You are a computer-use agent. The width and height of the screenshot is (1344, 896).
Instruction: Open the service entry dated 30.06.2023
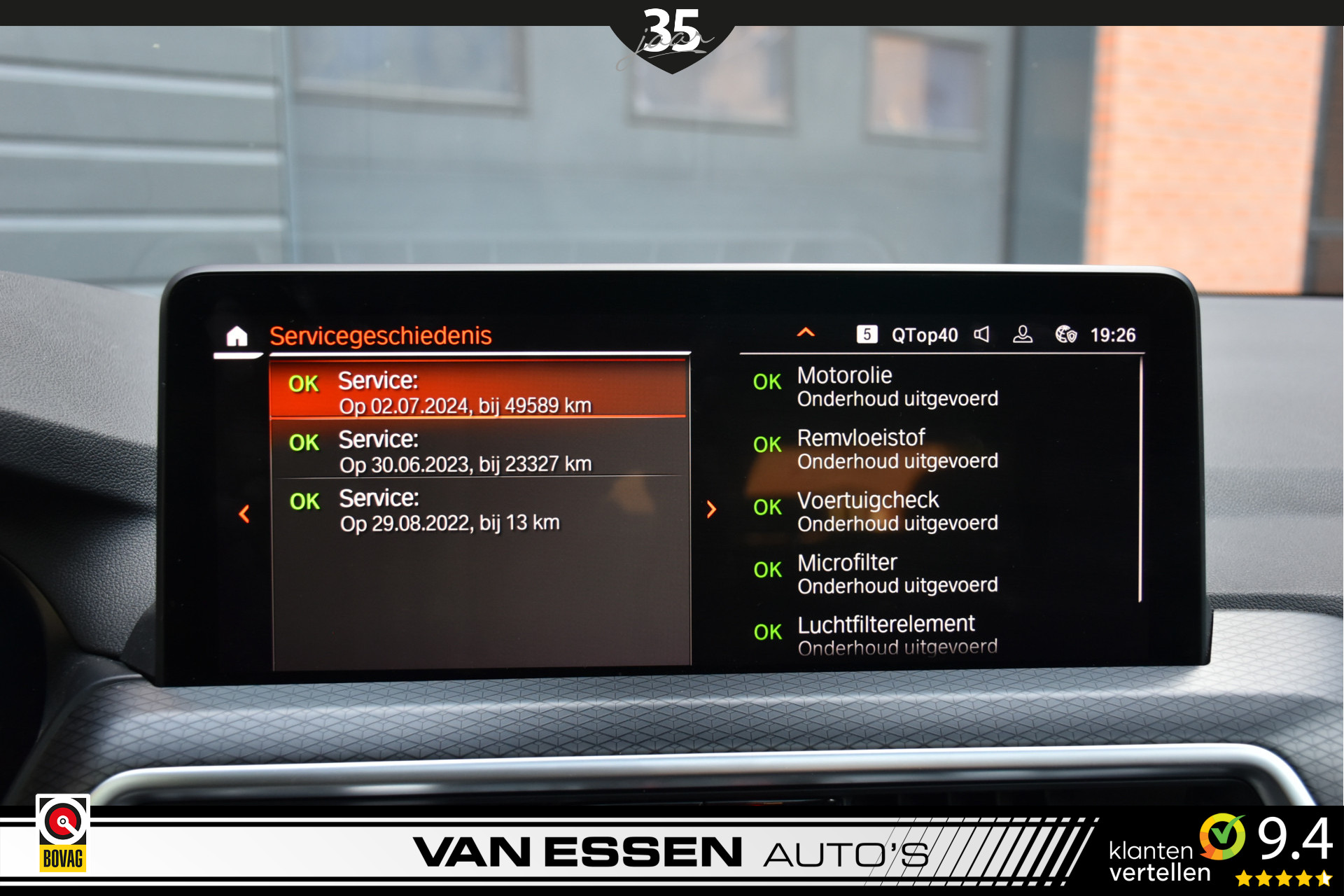click(477, 451)
